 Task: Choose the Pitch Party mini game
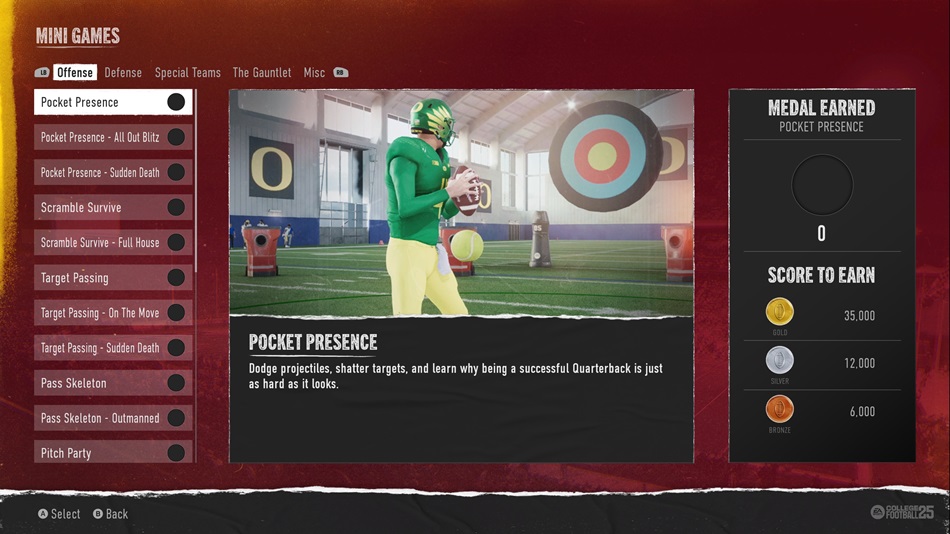point(113,452)
